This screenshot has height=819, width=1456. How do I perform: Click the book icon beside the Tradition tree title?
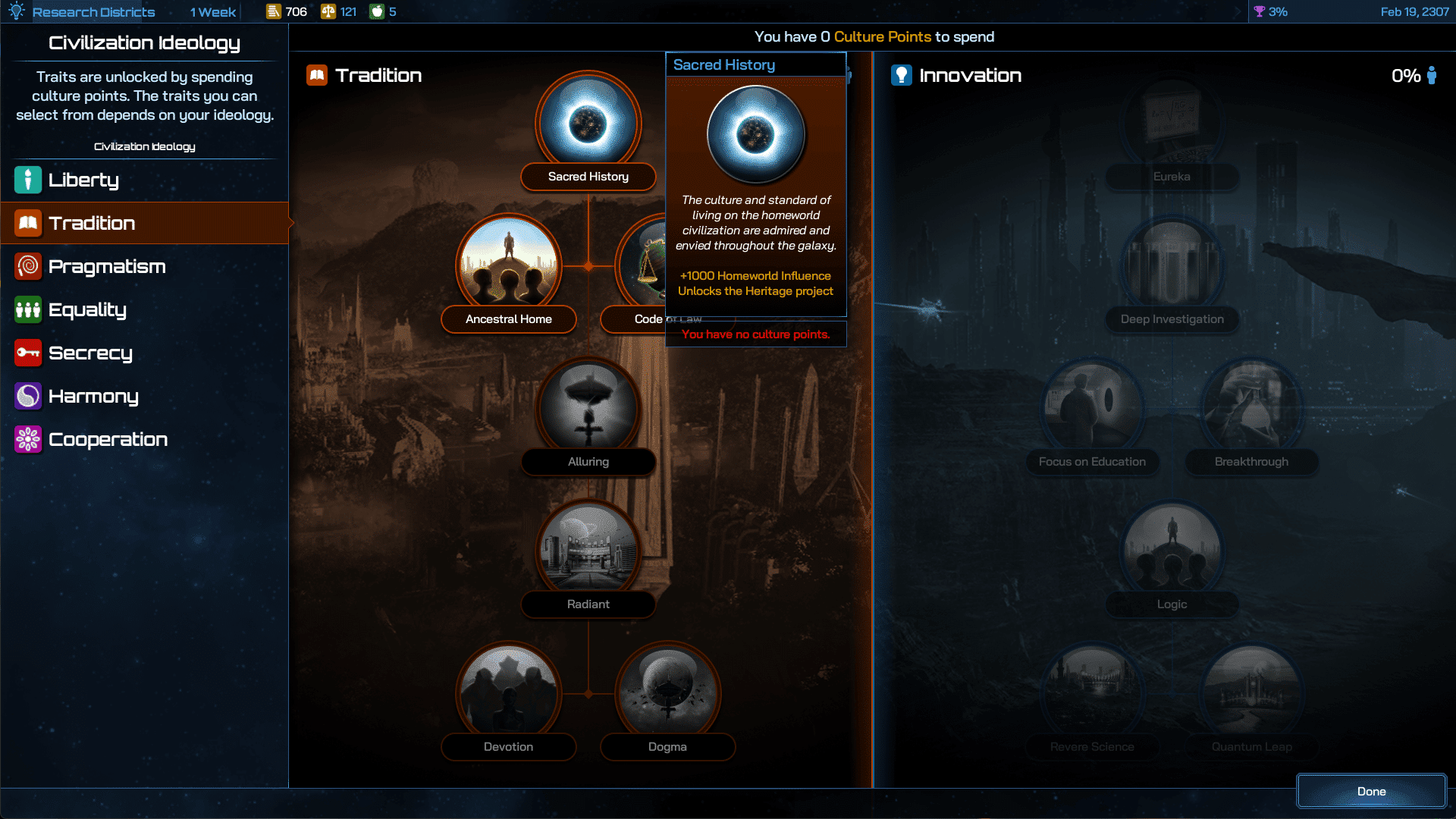coord(316,75)
